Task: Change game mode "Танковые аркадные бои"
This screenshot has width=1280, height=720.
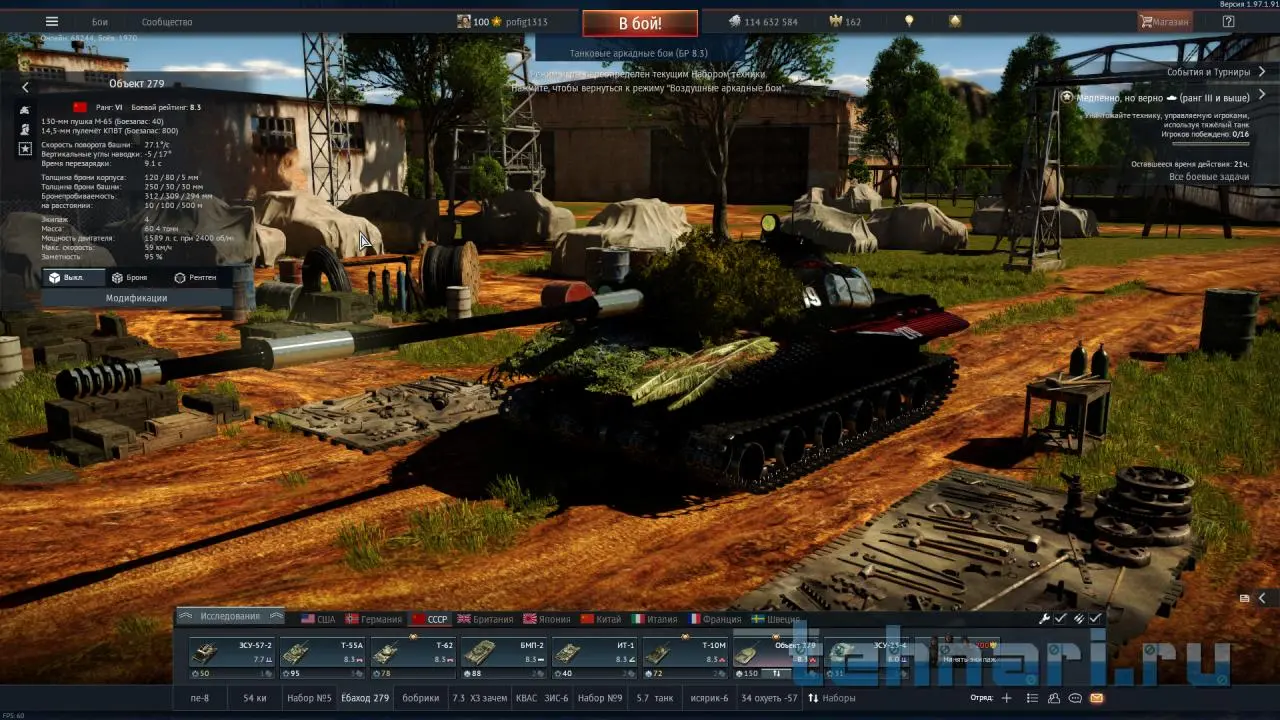Action: (x=638, y=53)
